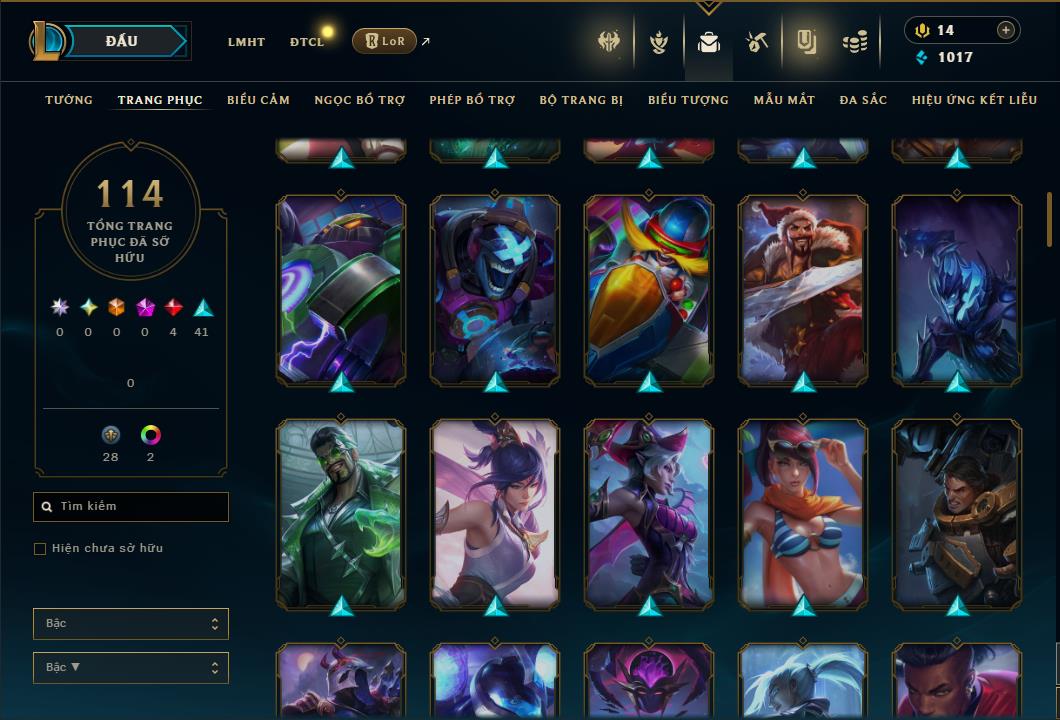Screen dimensions: 1060x720
Task: Open the coin stack store icon
Action: point(854,42)
